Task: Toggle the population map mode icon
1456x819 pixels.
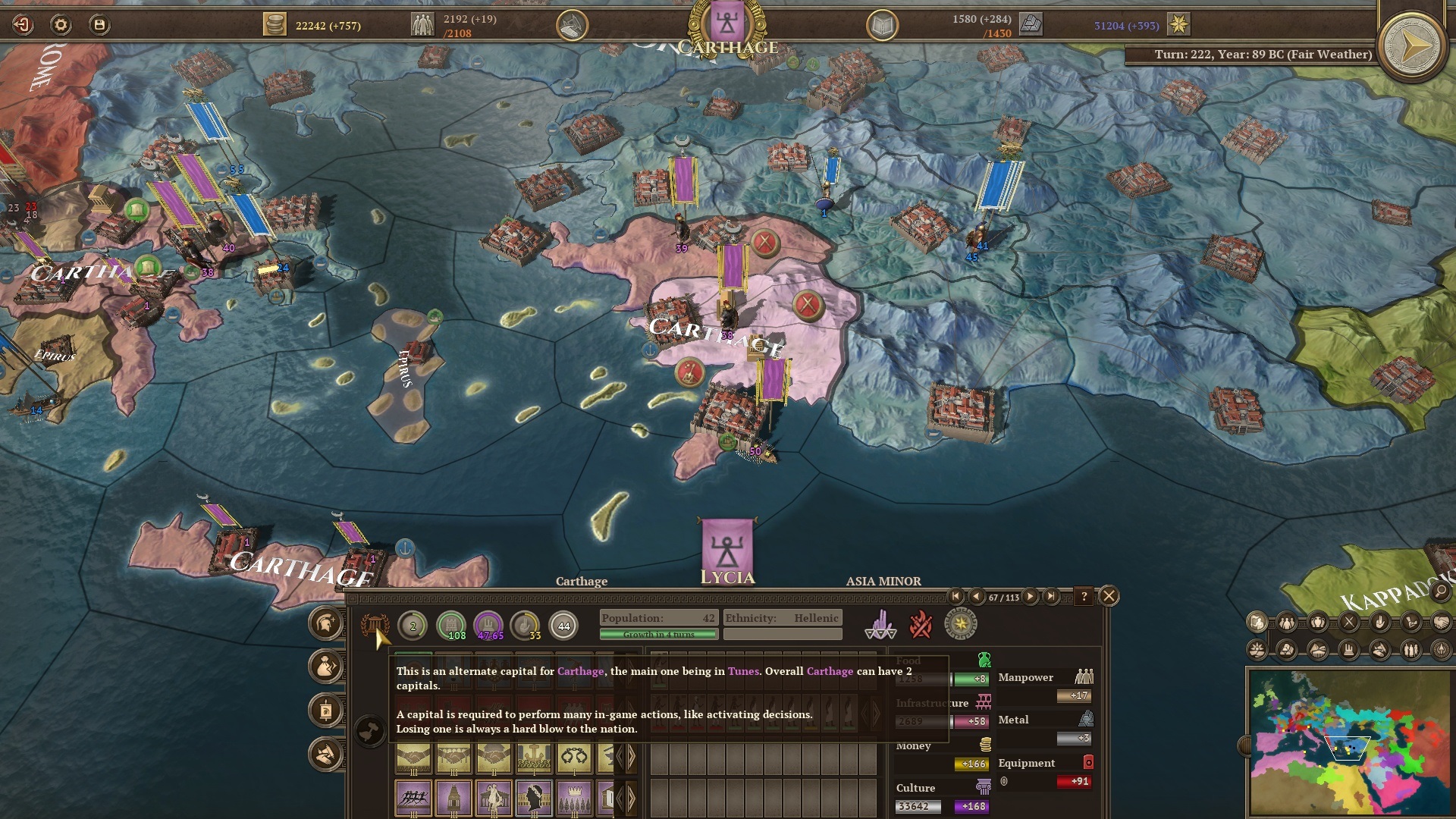Action: [1285, 623]
